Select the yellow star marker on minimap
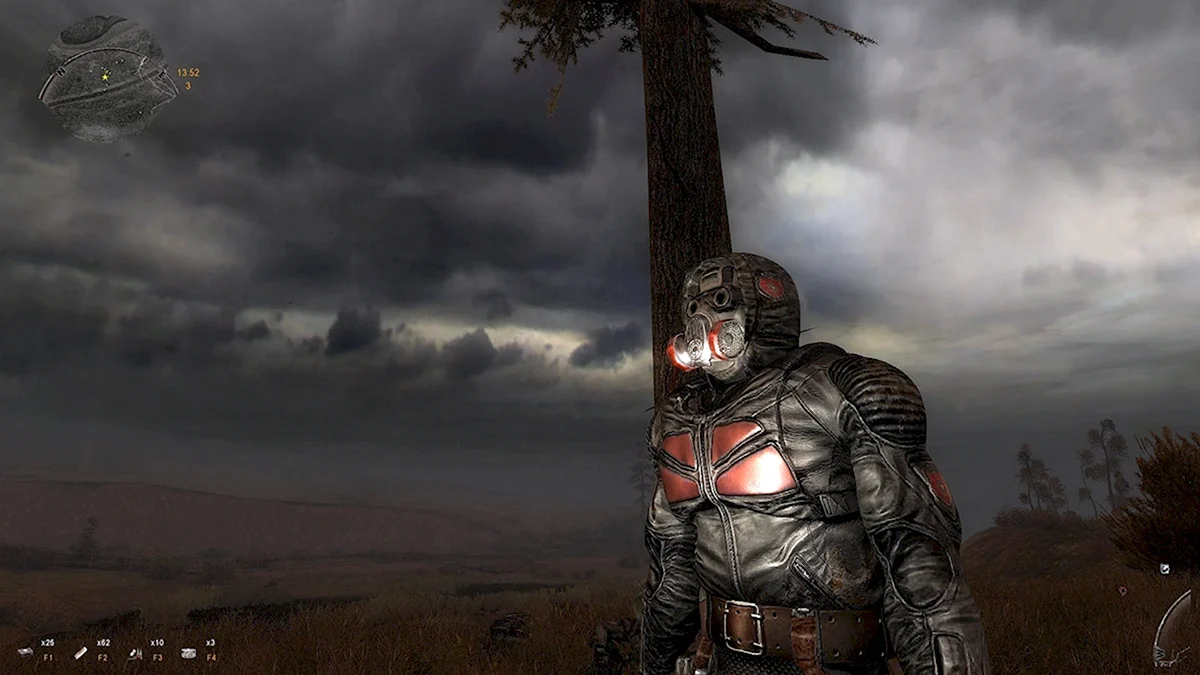1200x675 pixels. pos(104,76)
